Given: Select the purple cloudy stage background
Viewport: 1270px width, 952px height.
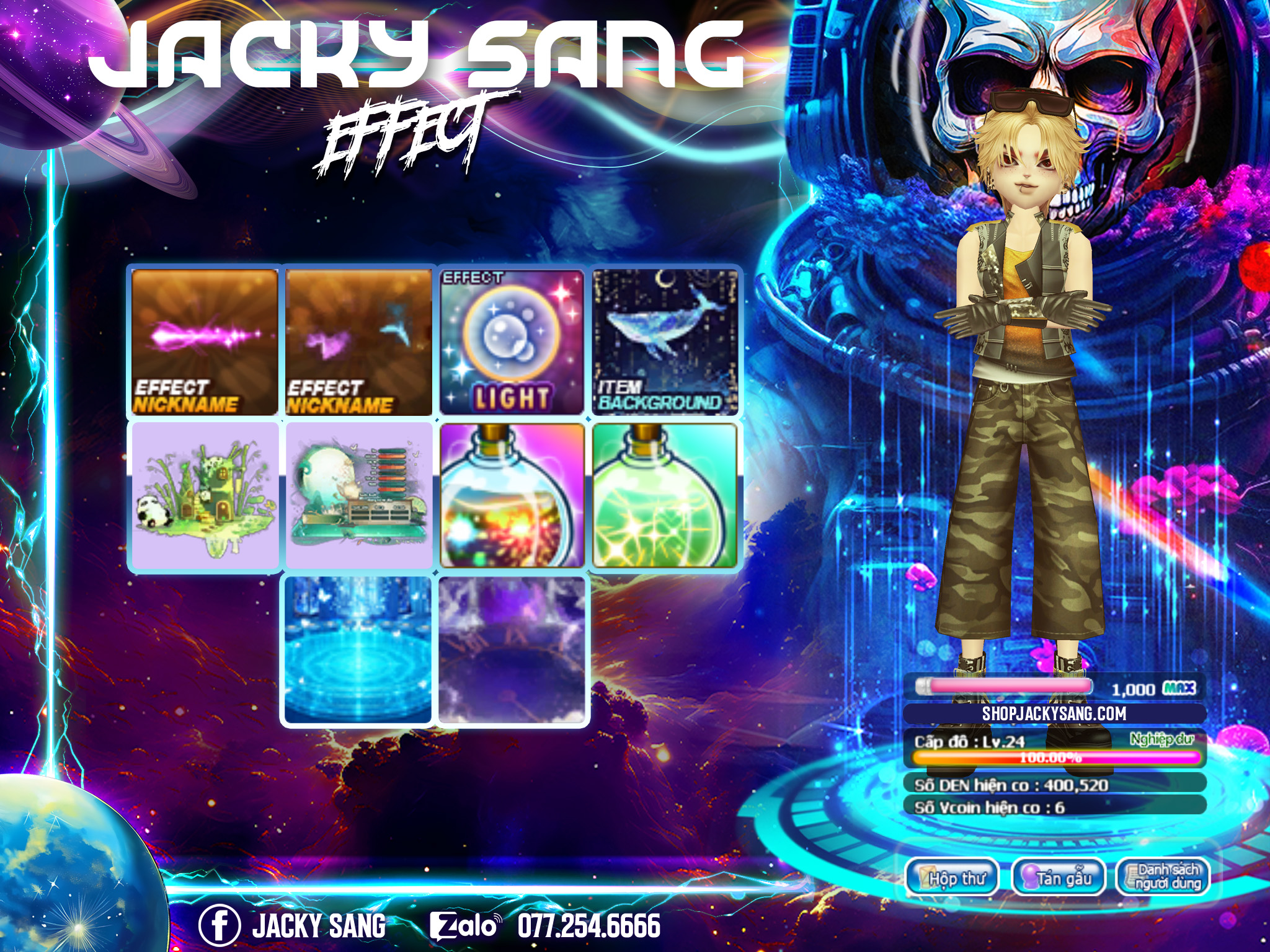Looking at the screenshot, I should [x=512, y=650].
